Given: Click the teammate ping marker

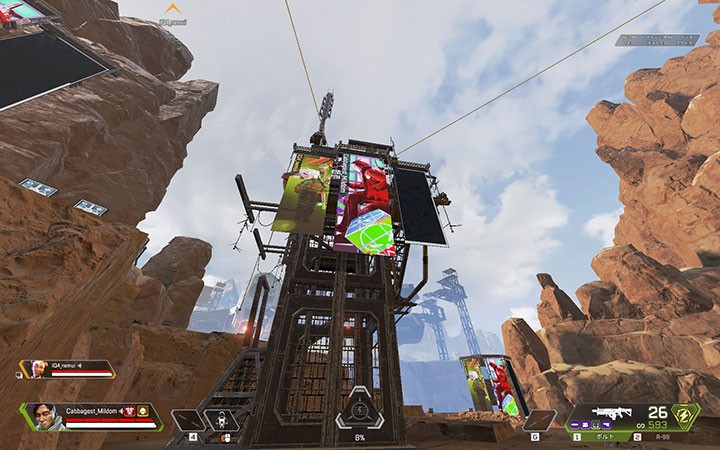Looking at the screenshot, I should click(173, 8).
